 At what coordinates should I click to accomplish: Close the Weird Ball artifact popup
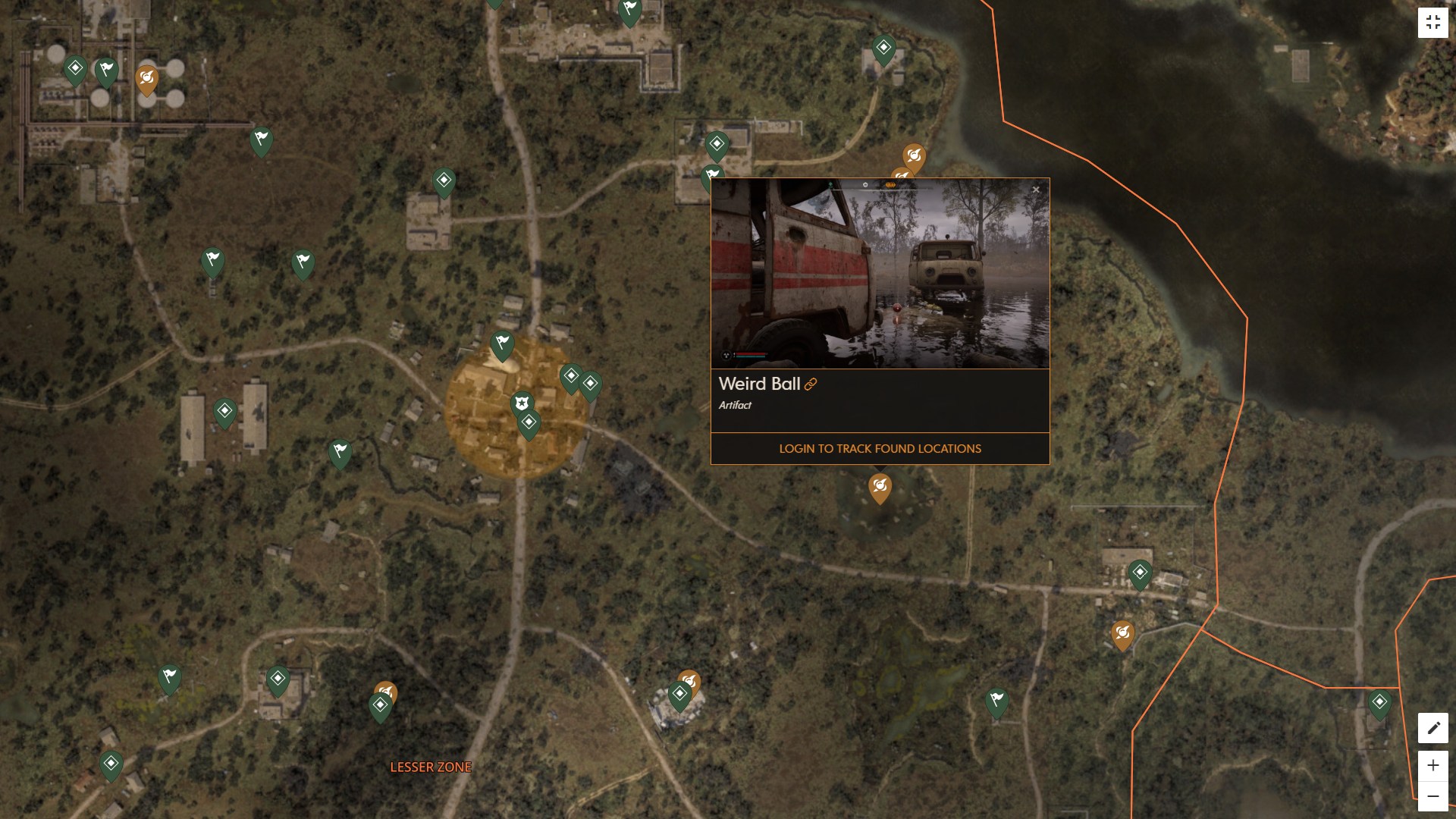1036,188
